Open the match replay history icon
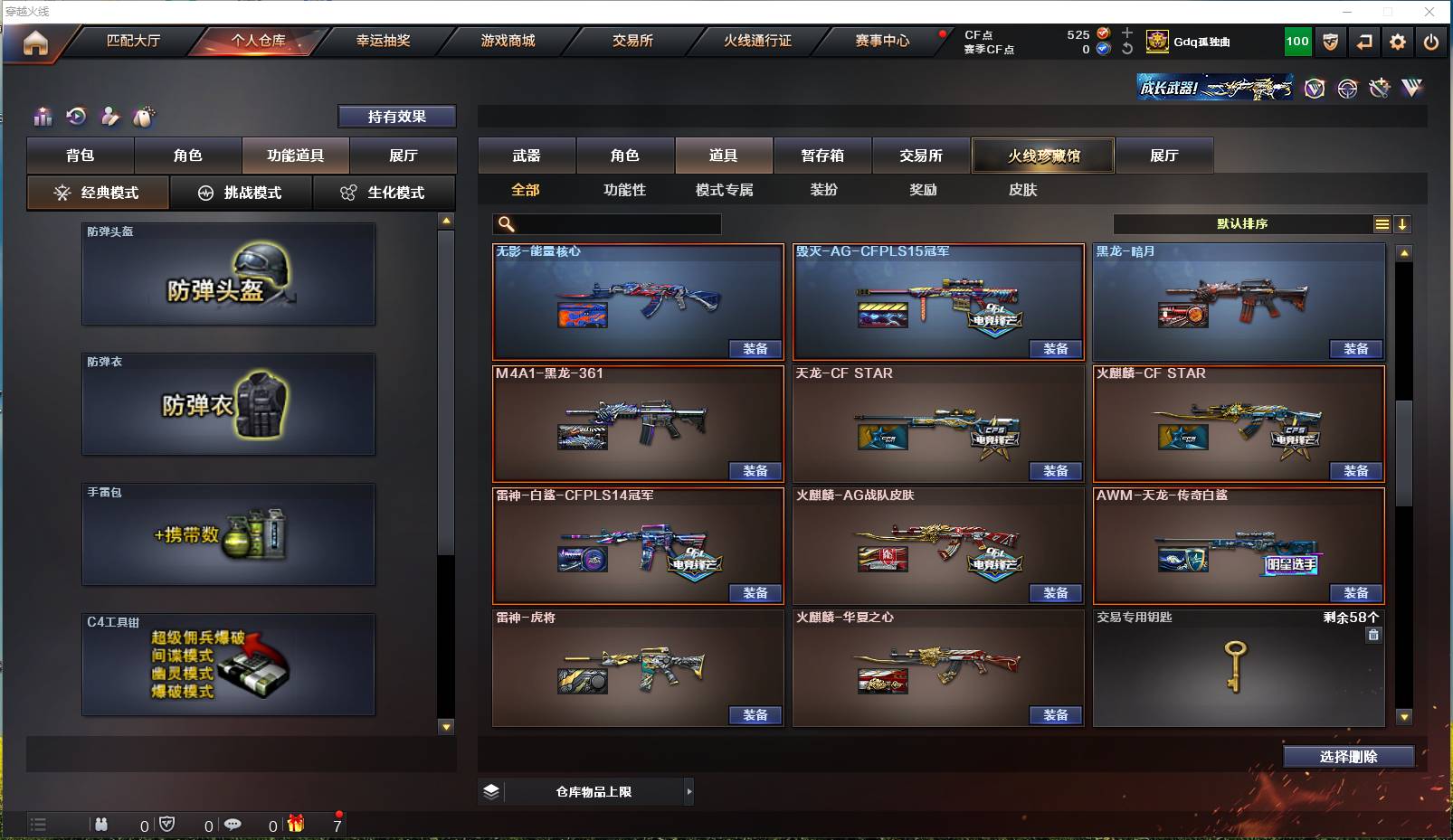This screenshot has height=840, width=1453. (76, 117)
